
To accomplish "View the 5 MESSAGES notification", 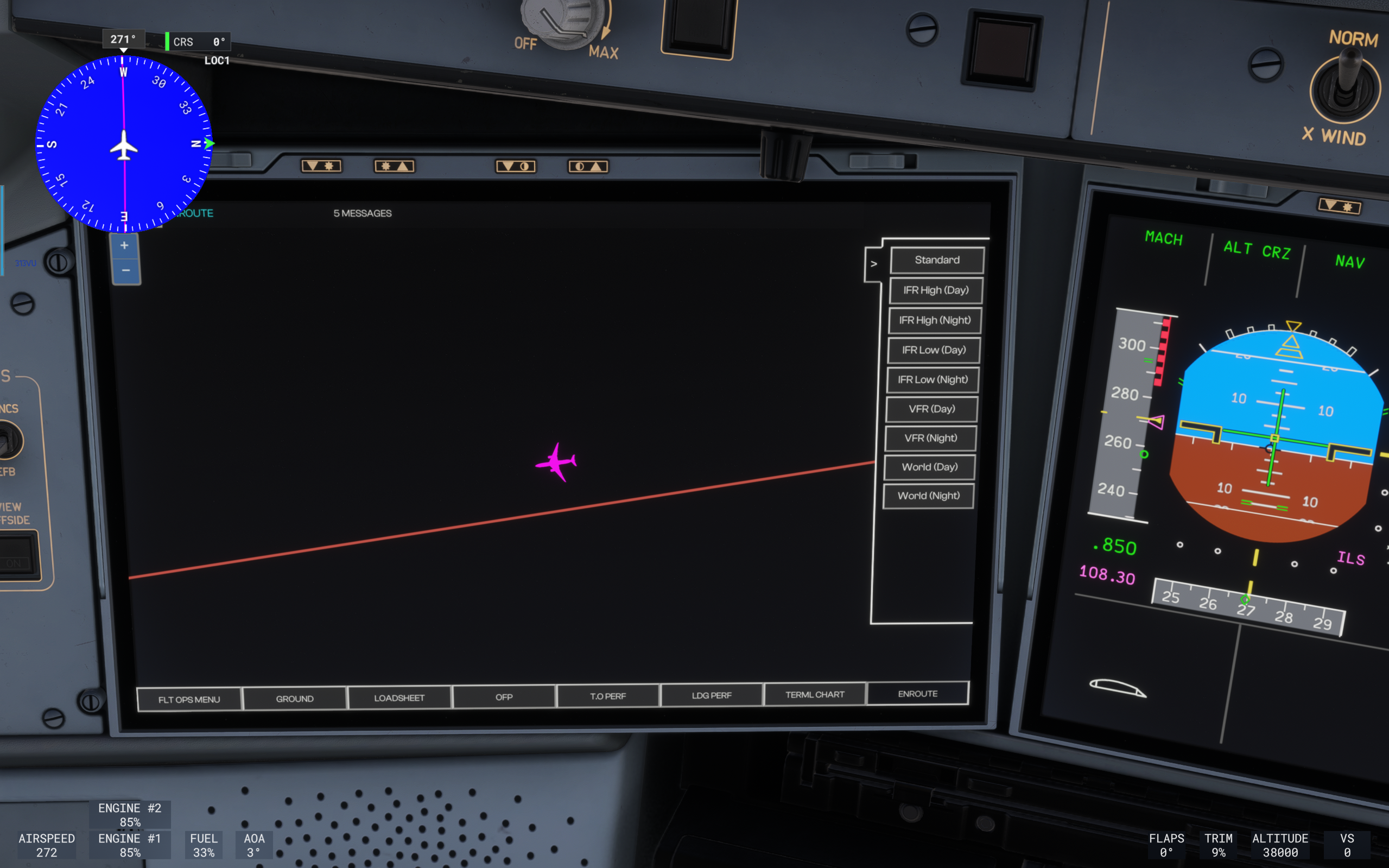I will coord(362,213).
